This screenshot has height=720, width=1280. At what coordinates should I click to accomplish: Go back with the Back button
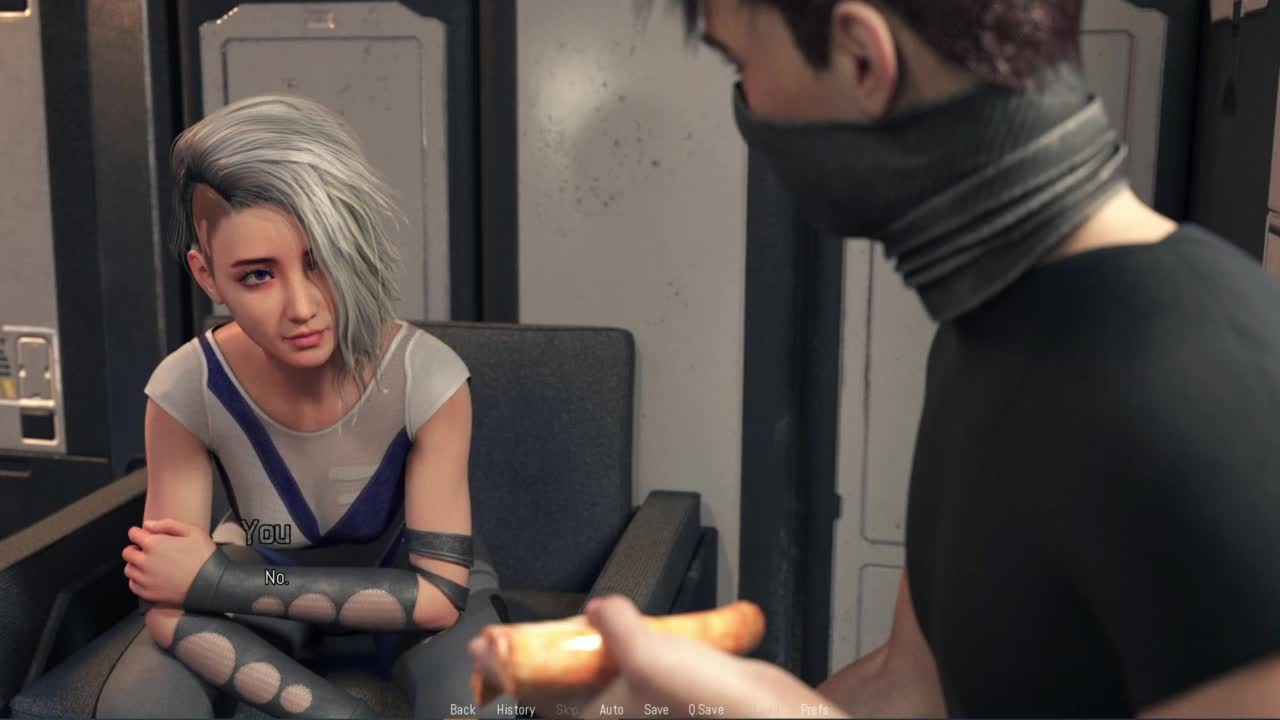click(x=462, y=710)
